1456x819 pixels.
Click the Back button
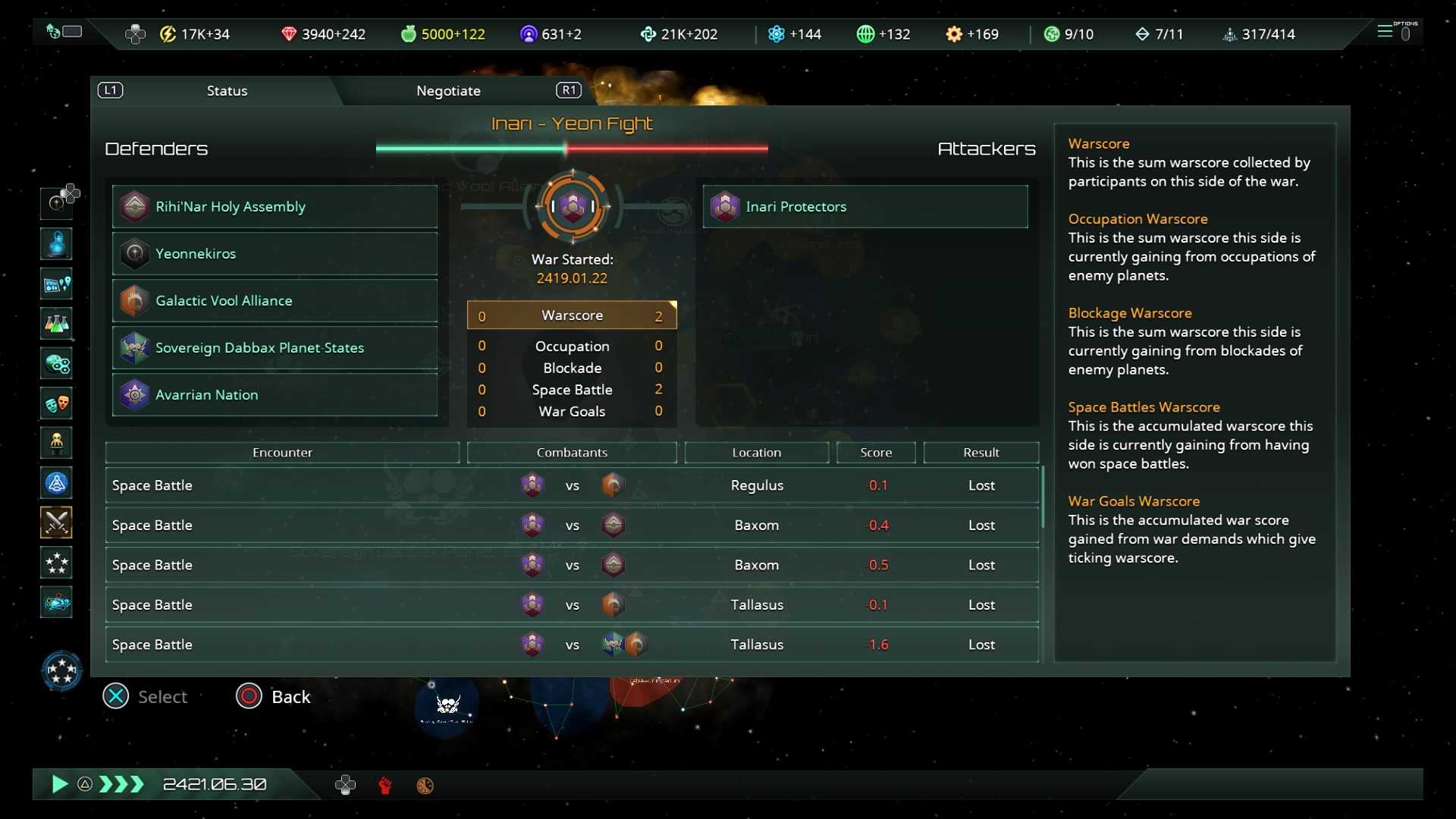click(275, 696)
